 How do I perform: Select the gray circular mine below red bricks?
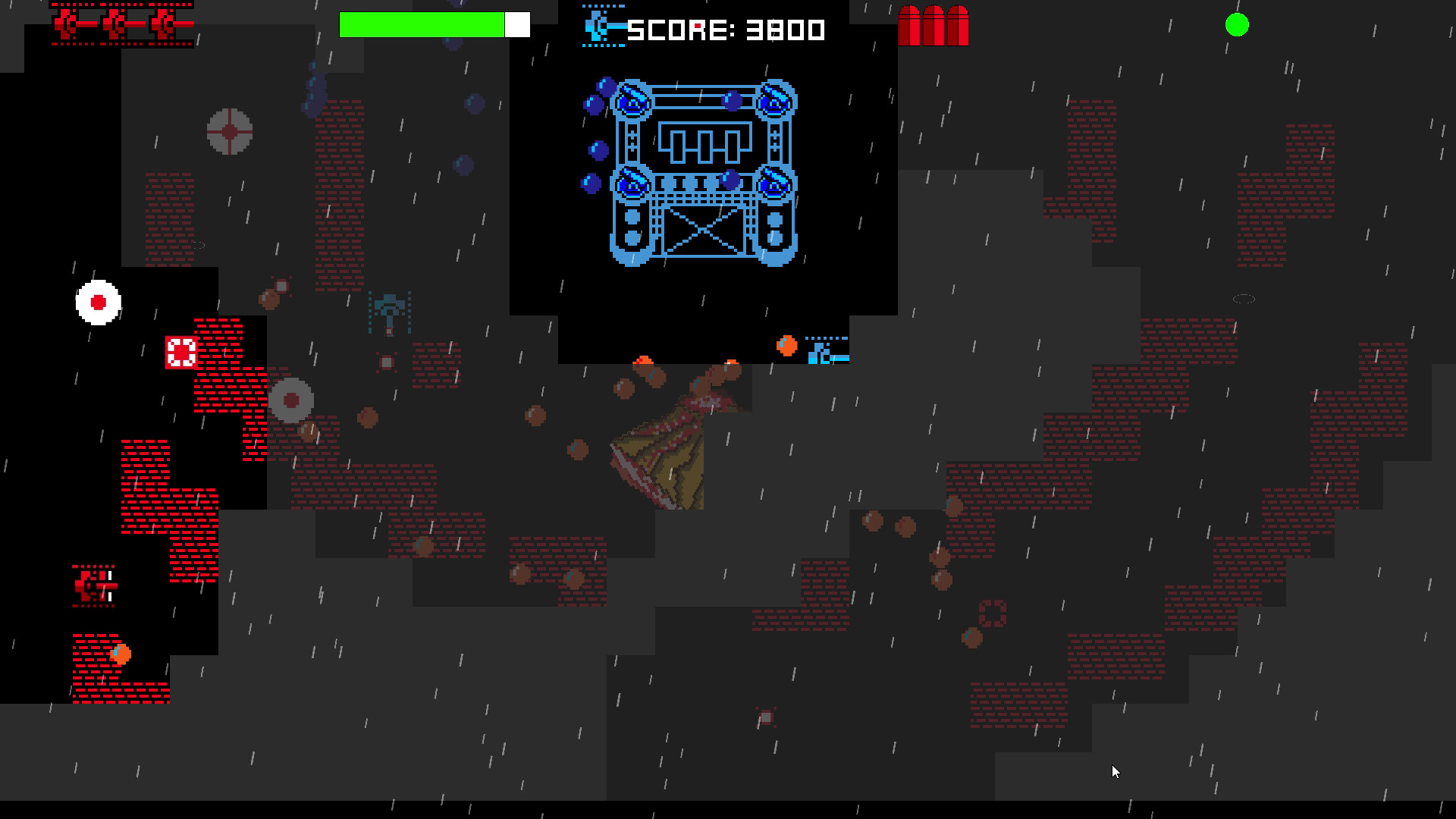tap(292, 398)
